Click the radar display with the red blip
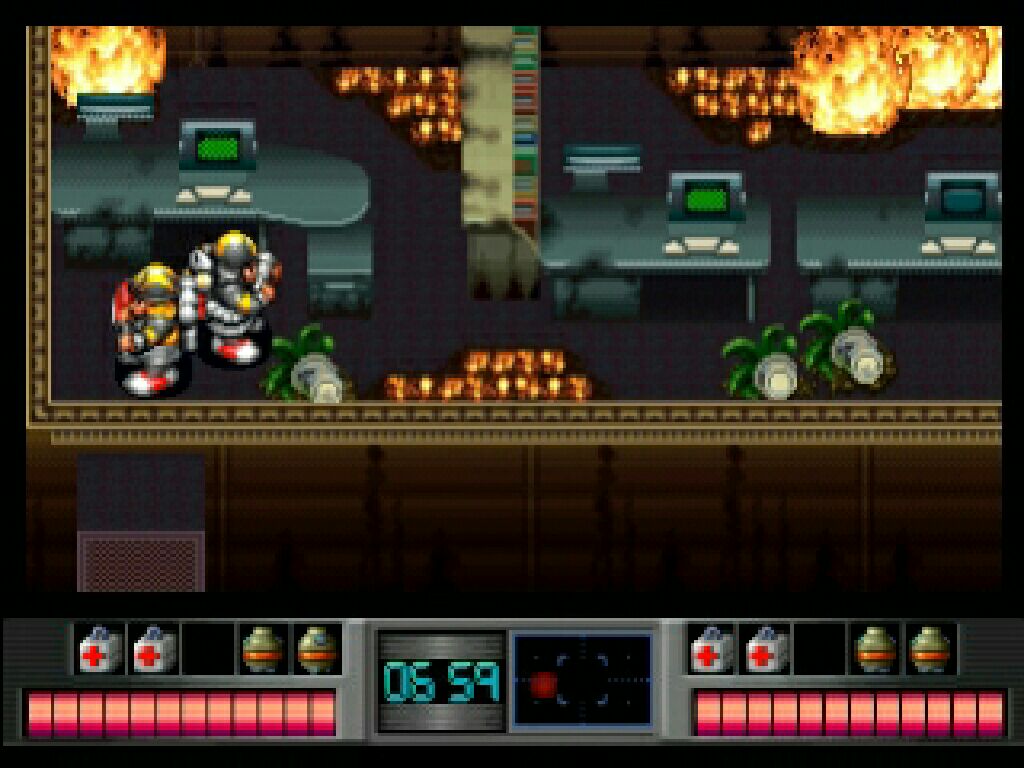This screenshot has width=1024, height=768. tap(582, 681)
